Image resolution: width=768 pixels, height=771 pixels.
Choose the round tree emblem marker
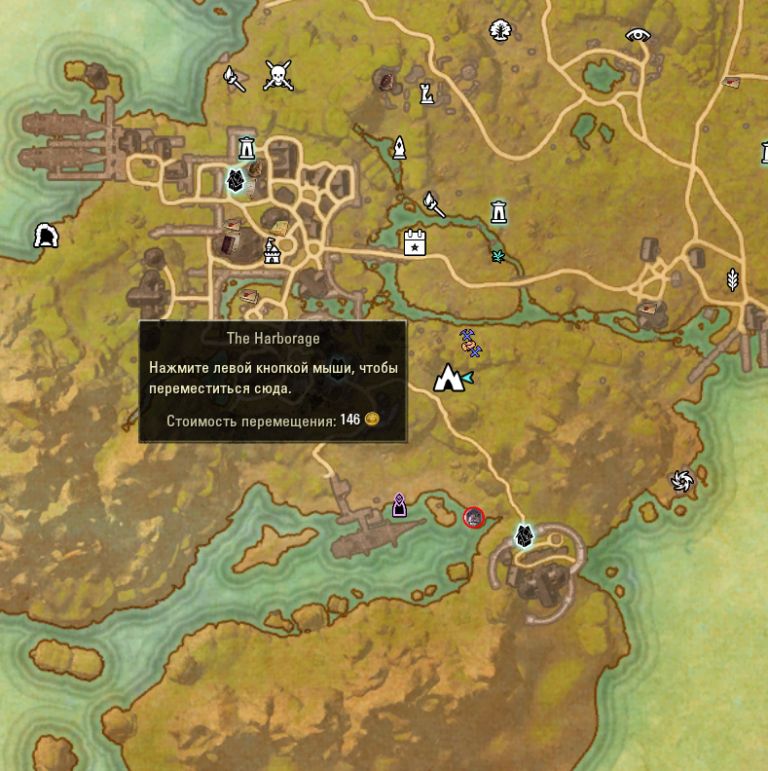pyautogui.click(x=500, y=31)
